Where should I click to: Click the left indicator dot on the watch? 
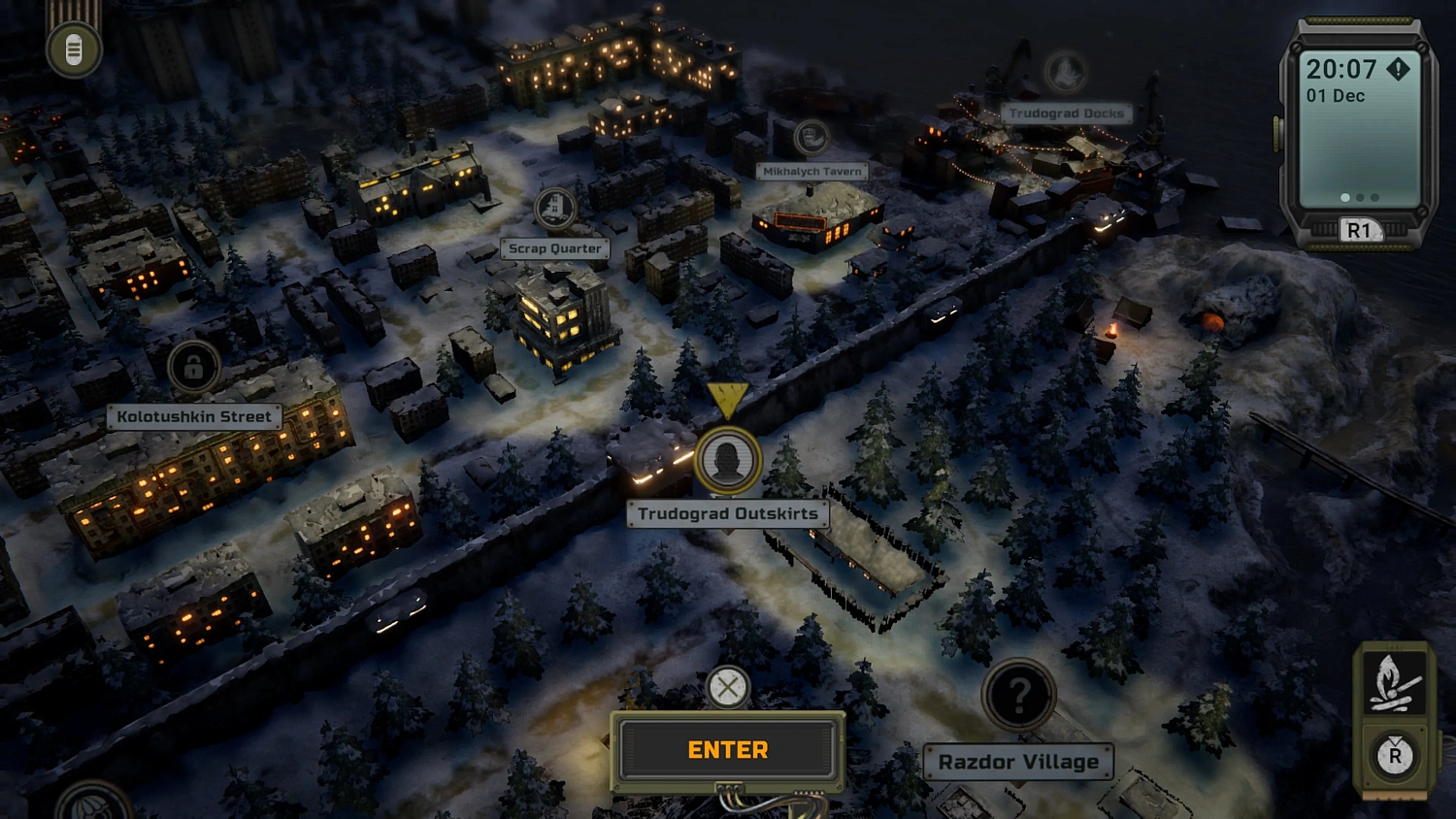(x=1344, y=197)
